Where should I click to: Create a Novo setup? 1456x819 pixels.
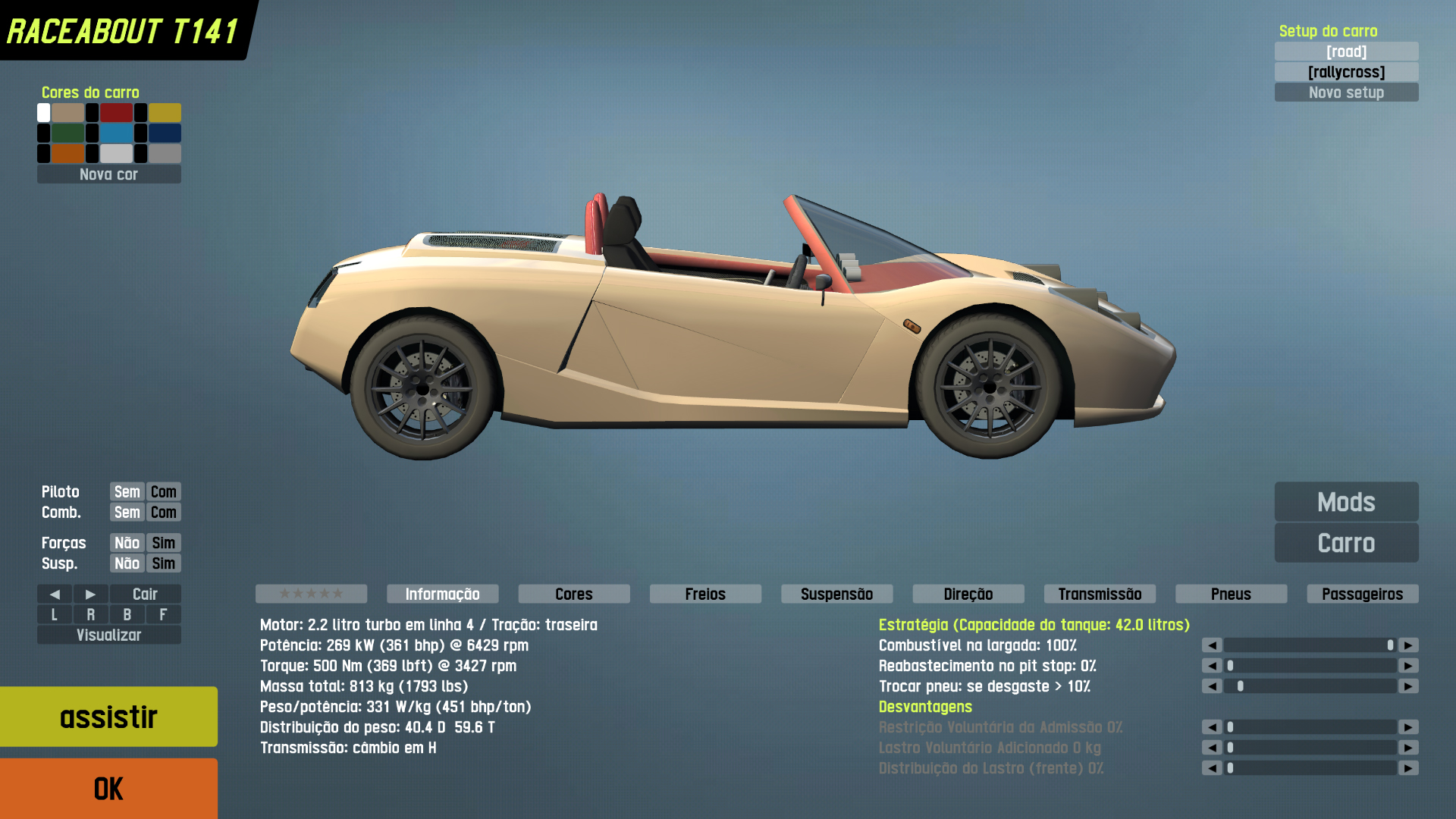pyautogui.click(x=1346, y=93)
